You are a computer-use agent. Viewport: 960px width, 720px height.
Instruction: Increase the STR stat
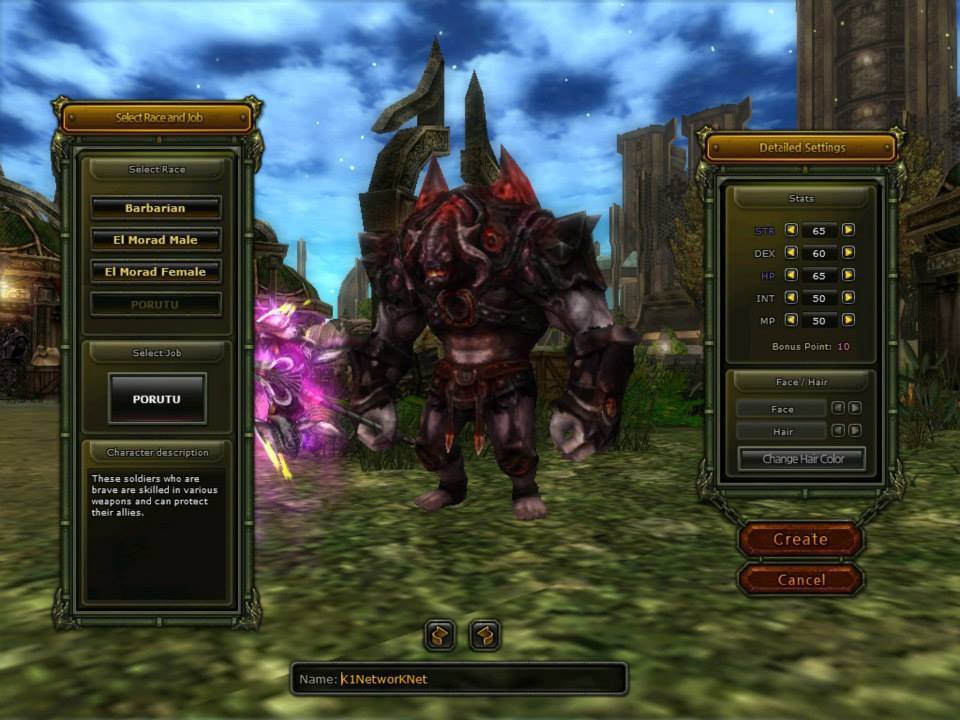coord(848,230)
